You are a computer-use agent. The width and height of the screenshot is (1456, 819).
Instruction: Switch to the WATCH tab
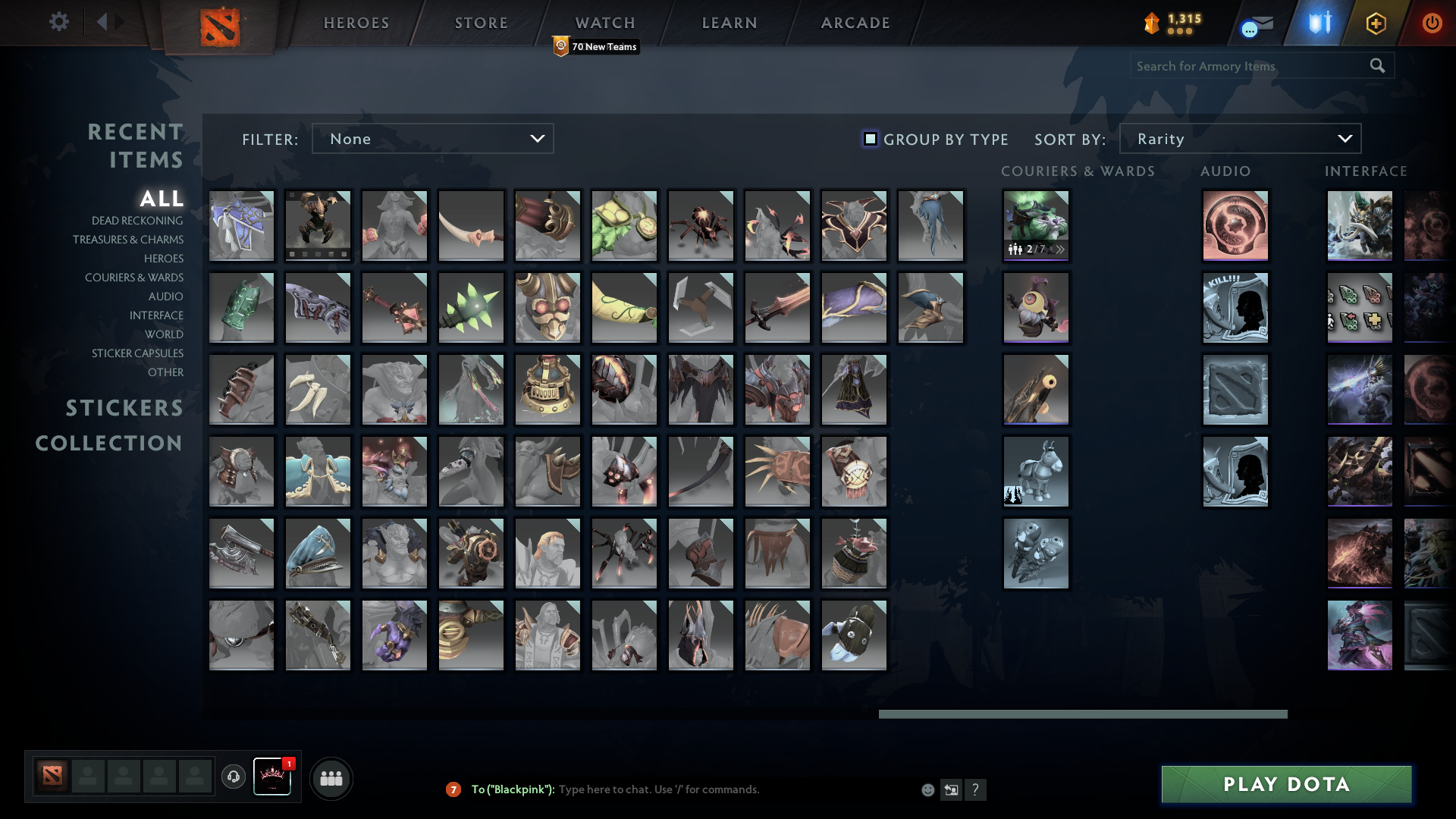[x=604, y=22]
